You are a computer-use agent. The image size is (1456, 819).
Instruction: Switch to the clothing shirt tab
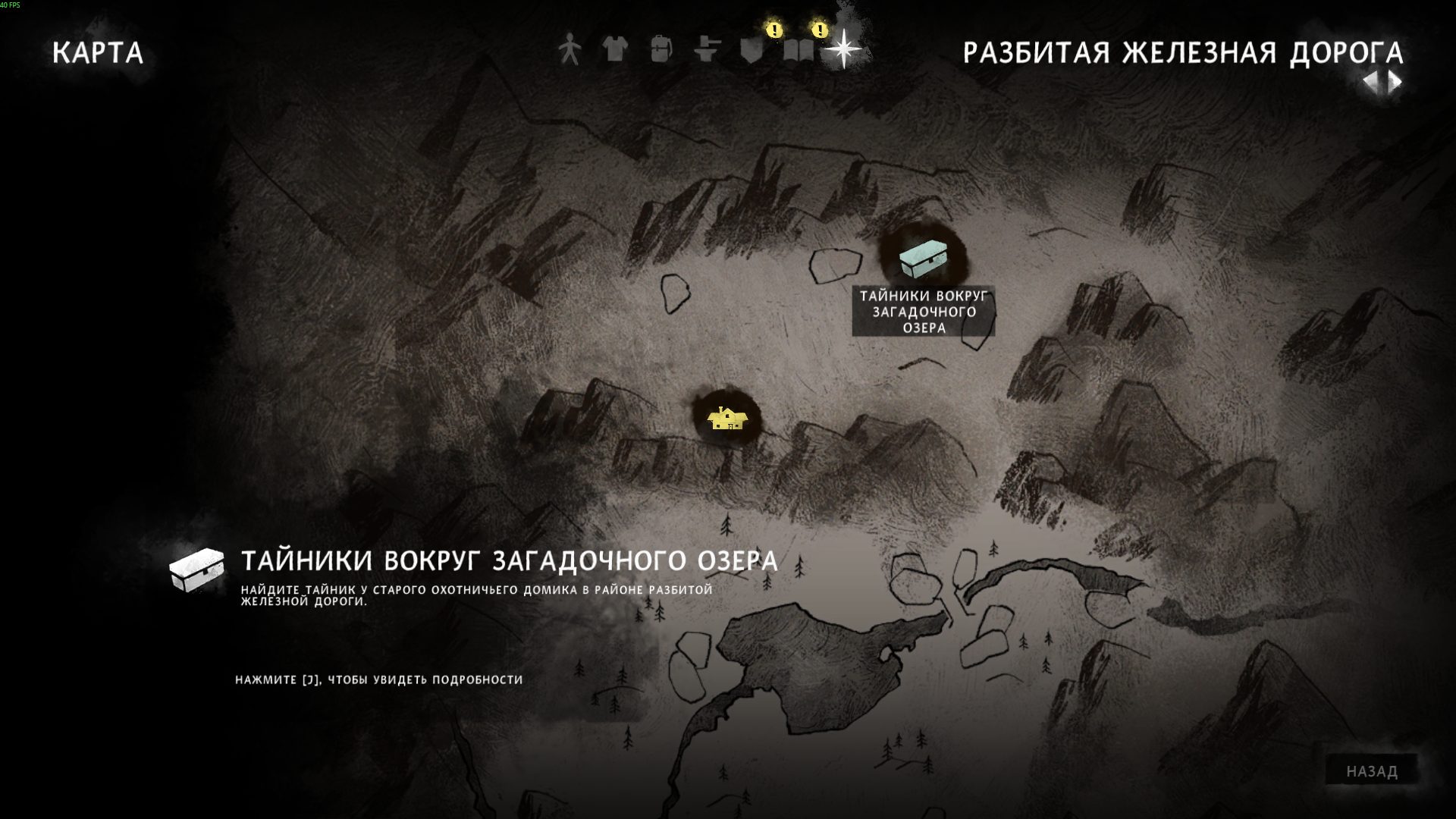tap(615, 50)
